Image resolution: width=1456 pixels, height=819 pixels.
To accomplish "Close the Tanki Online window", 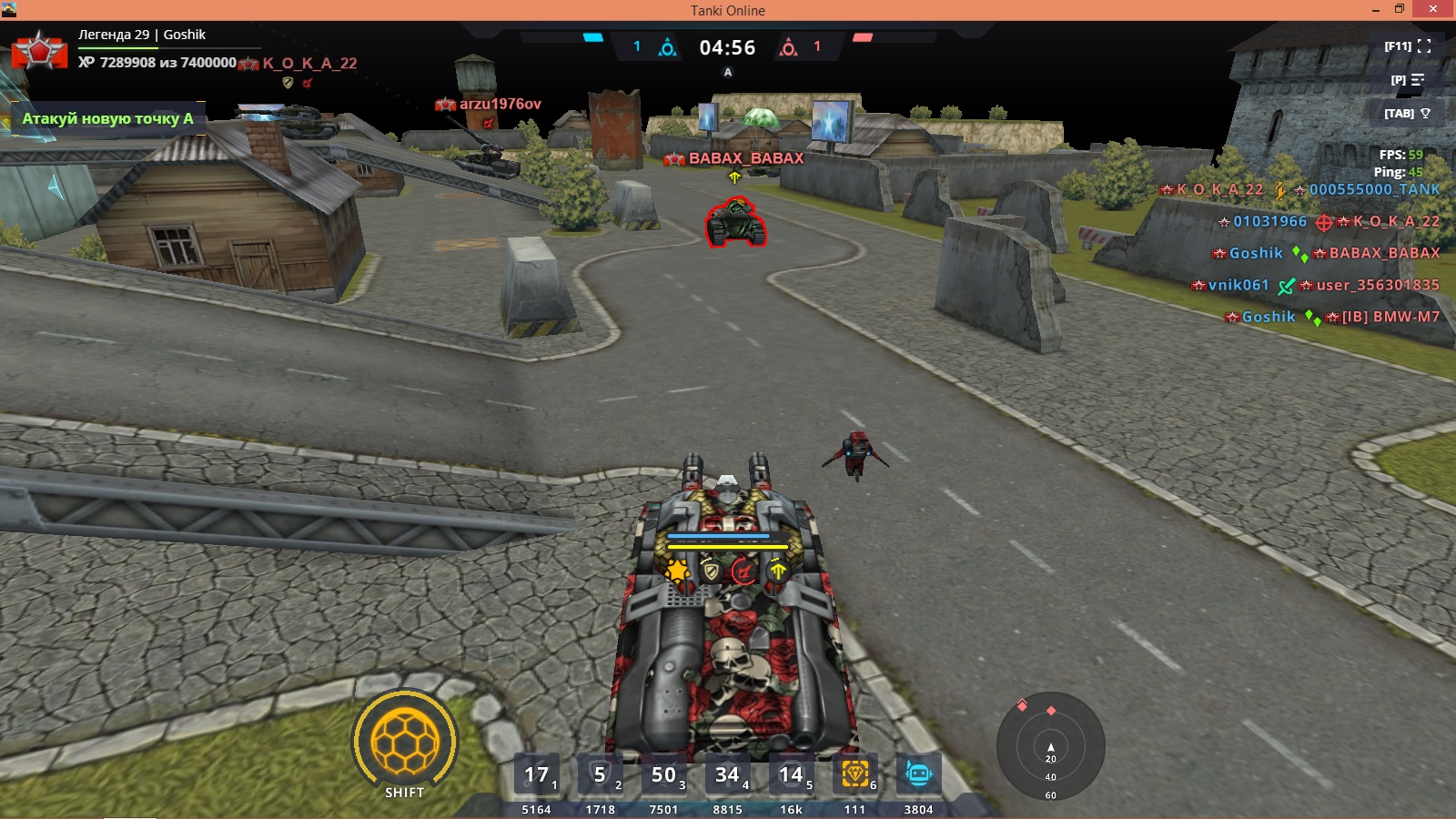I will tap(1433, 10).
